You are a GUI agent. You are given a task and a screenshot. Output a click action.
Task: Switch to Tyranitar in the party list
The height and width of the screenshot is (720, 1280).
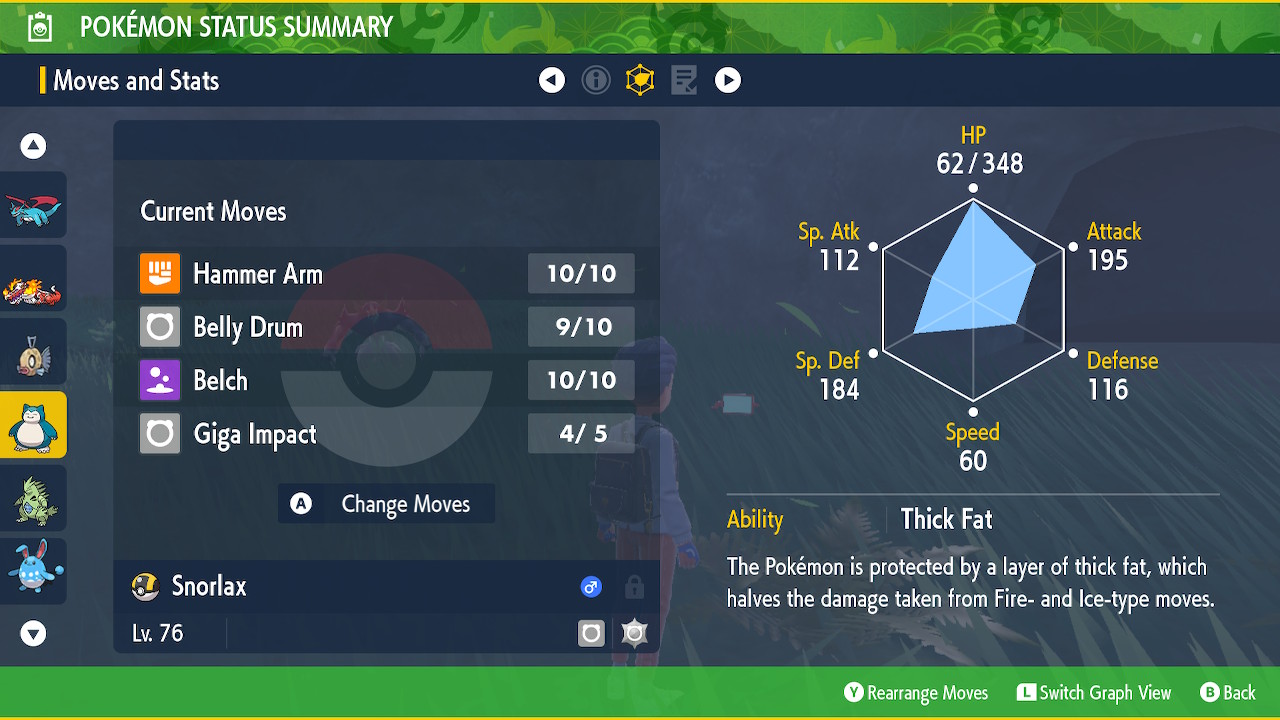pos(33,498)
